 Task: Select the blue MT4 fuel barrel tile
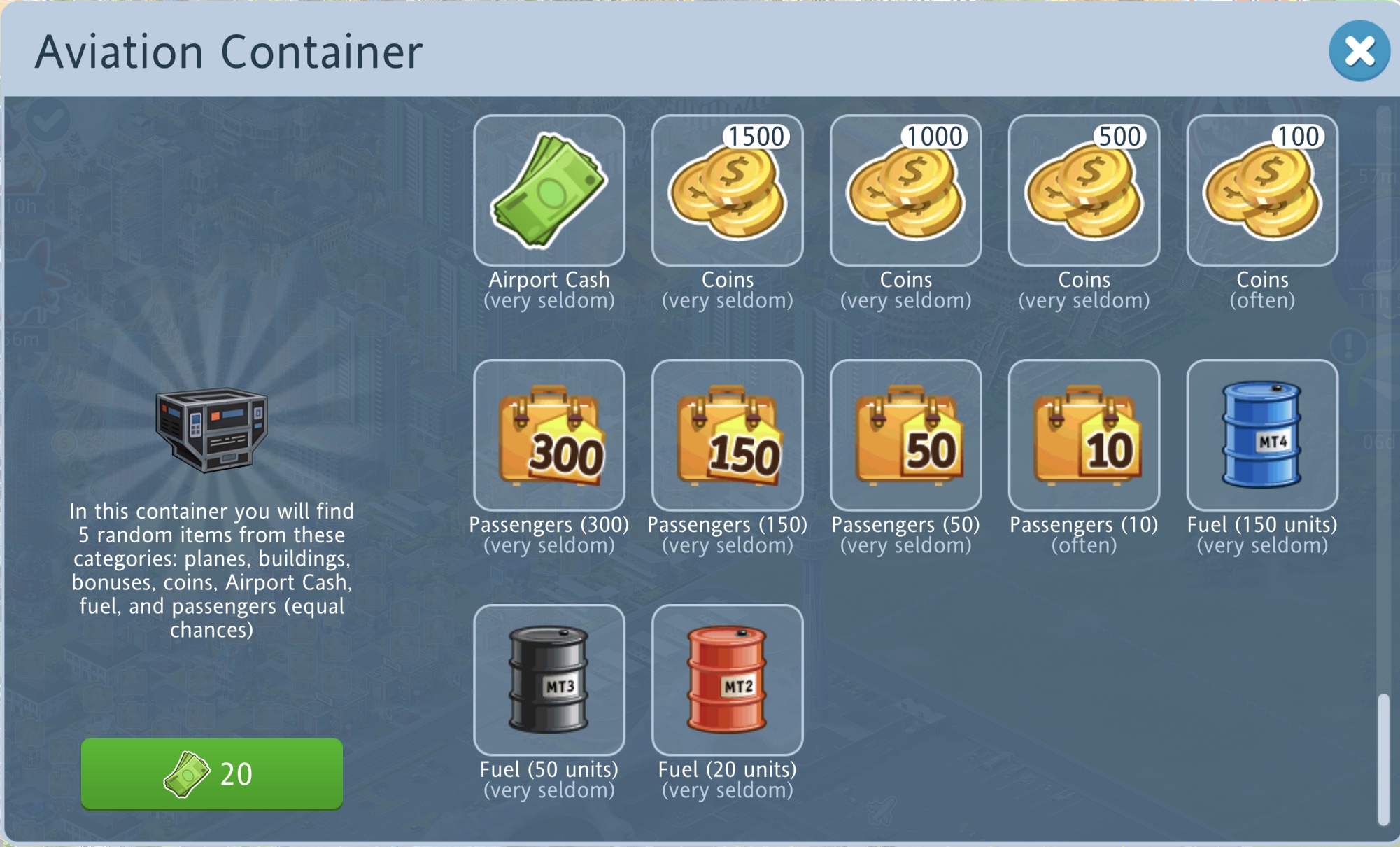[x=1262, y=435]
